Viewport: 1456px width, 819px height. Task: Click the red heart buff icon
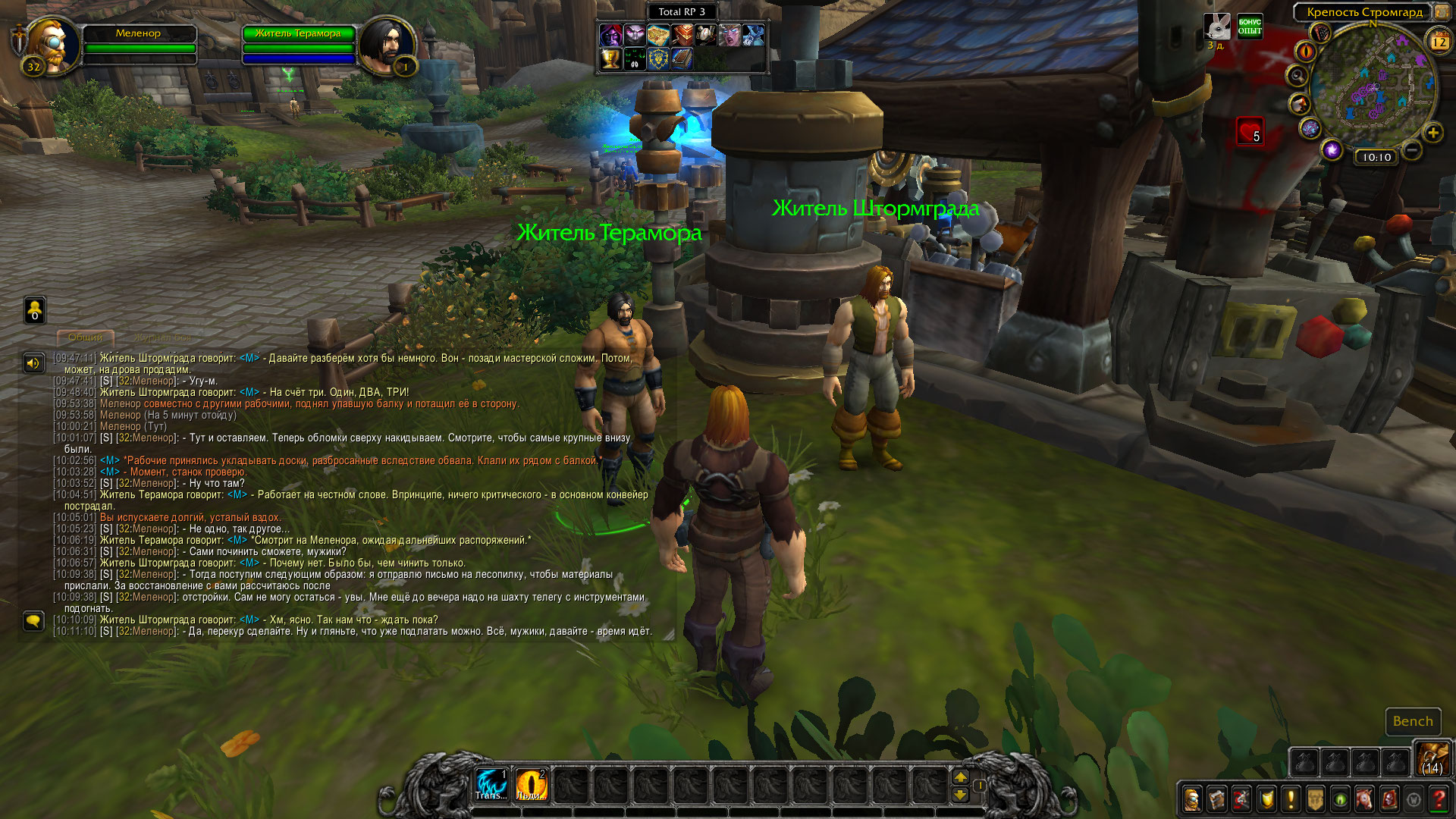click(1250, 131)
